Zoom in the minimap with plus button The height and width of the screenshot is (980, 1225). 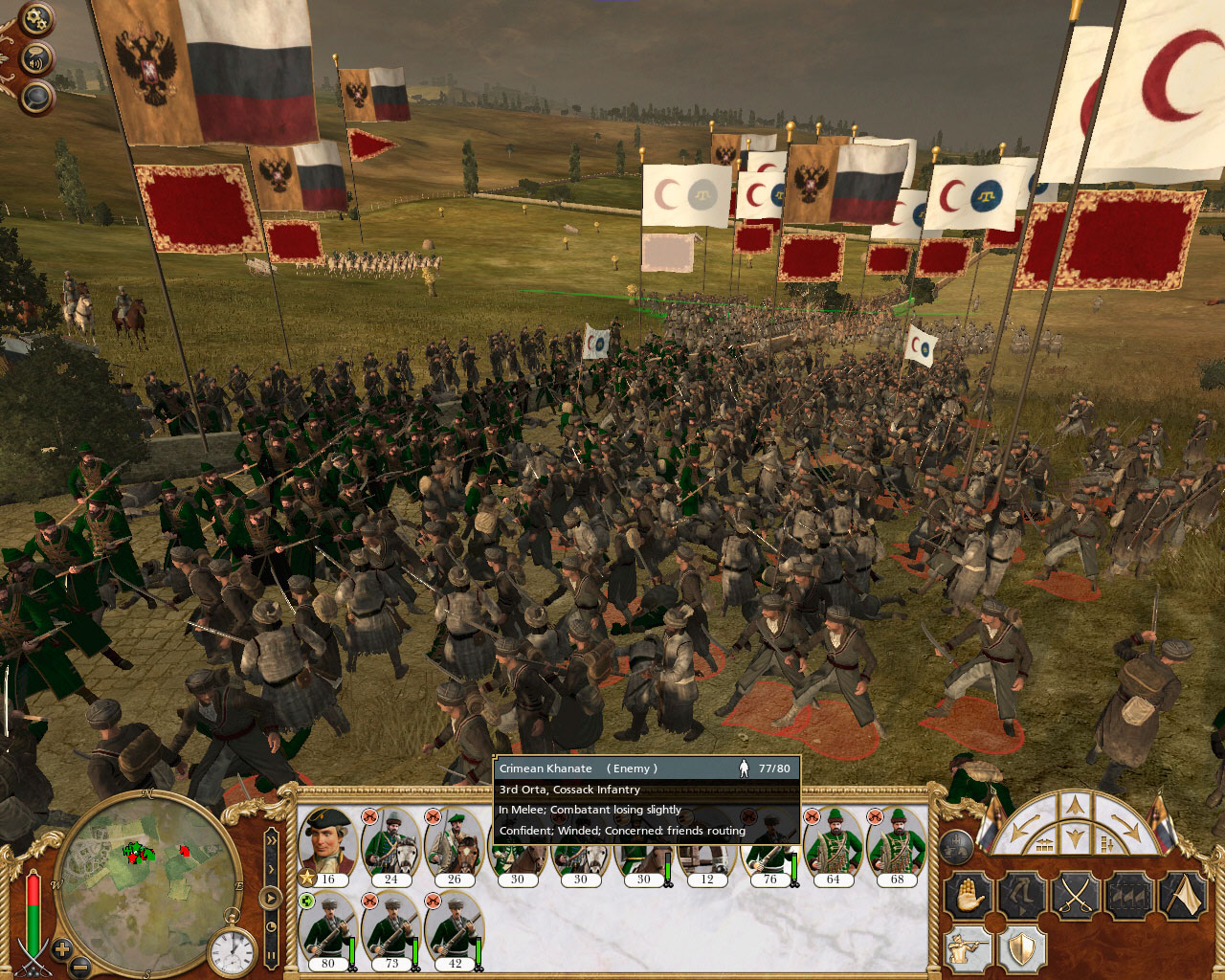coord(61,949)
